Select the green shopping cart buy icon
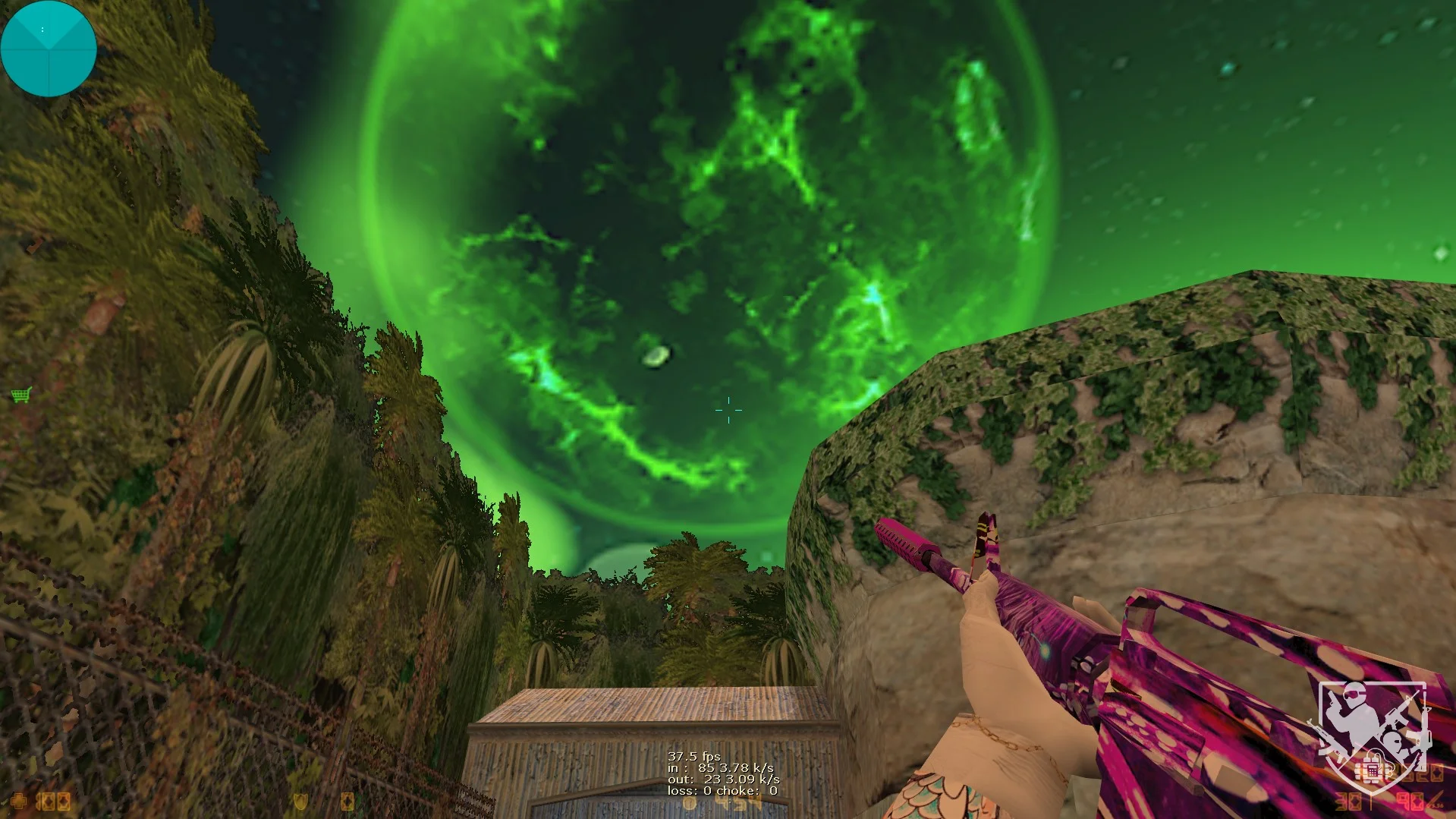 tap(21, 395)
